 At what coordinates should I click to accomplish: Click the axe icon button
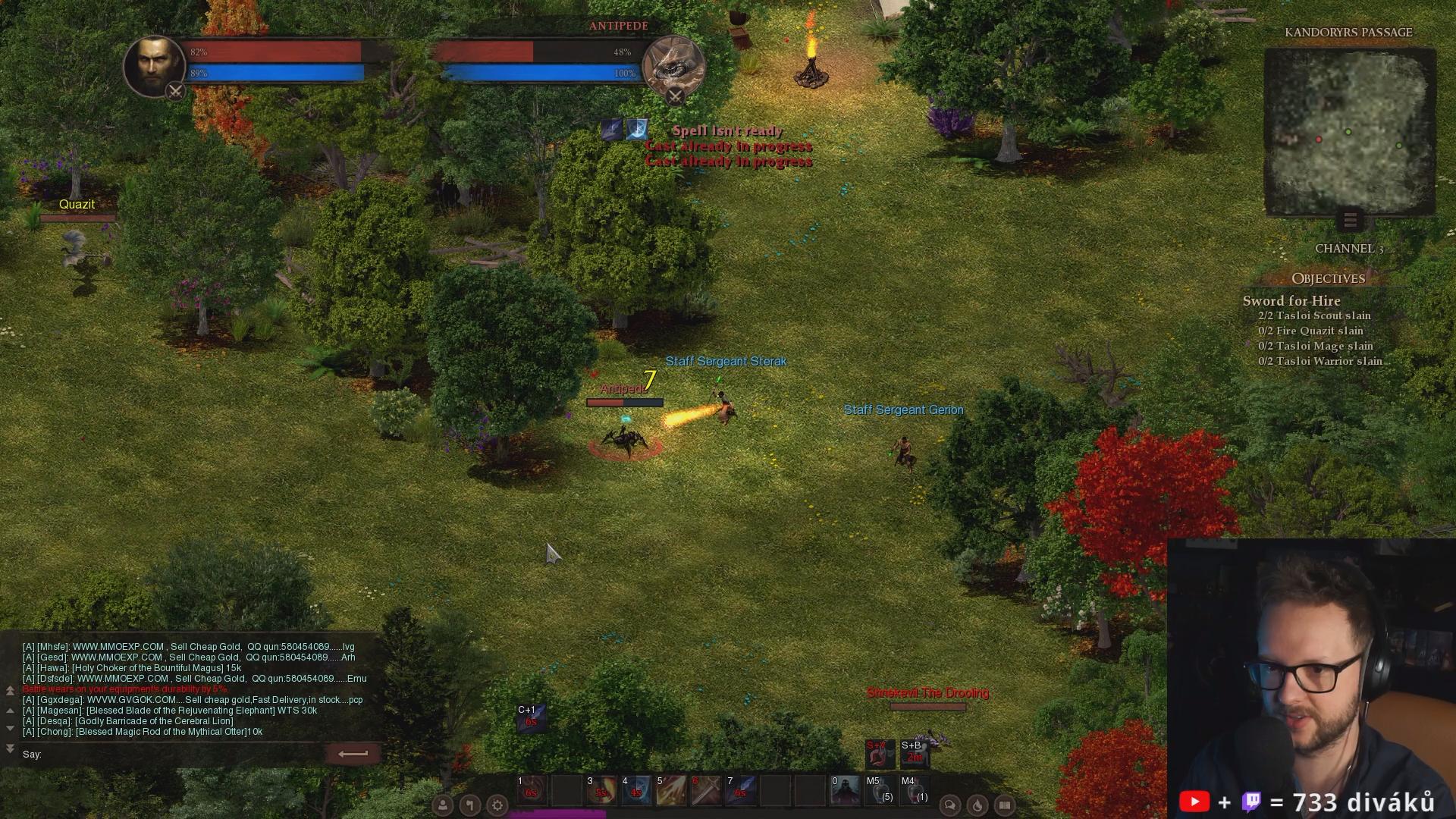coord(470,805)
